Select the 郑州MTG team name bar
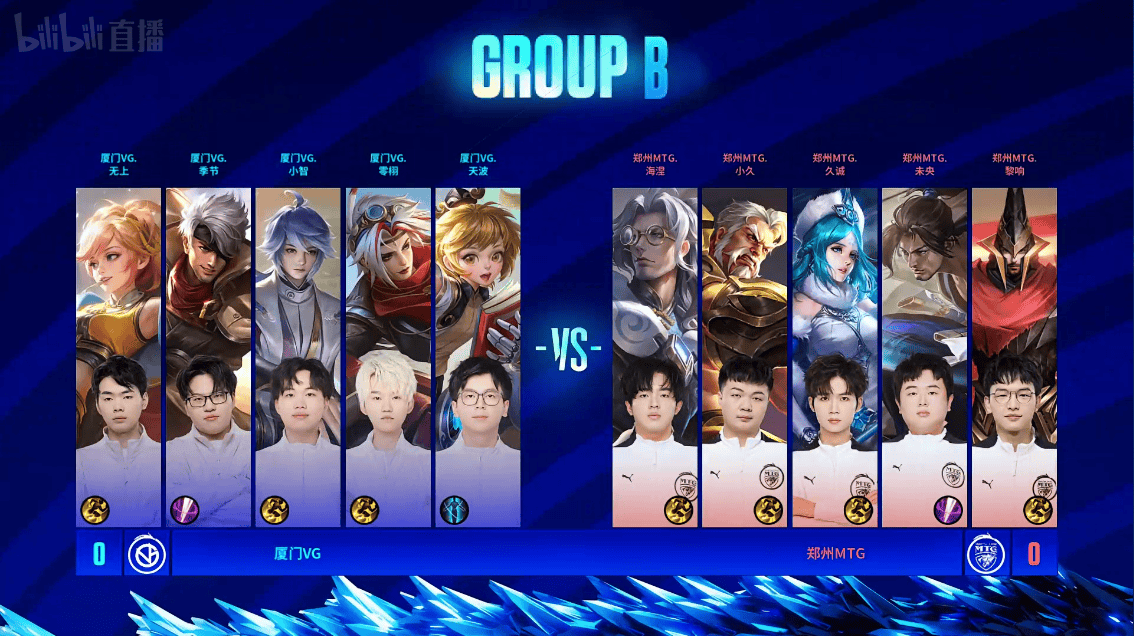1134x636 pixels. (x=835, y=554)
